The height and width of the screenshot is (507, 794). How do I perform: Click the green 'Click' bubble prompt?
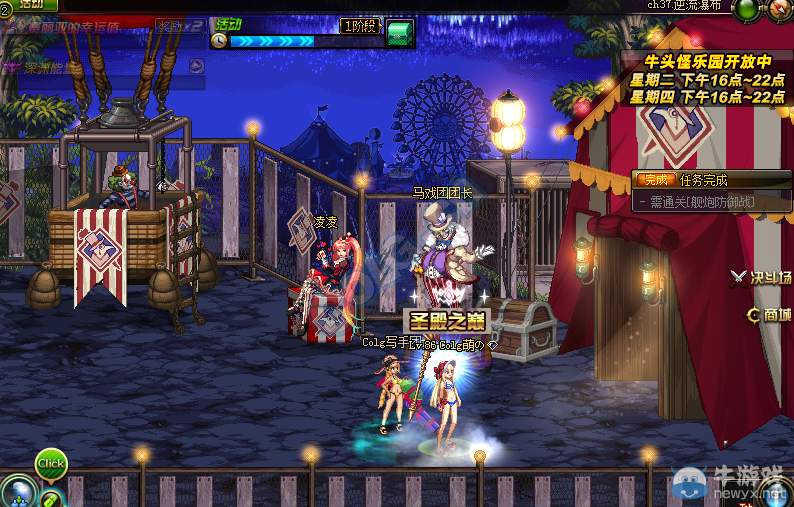click(x=51, y=464)
